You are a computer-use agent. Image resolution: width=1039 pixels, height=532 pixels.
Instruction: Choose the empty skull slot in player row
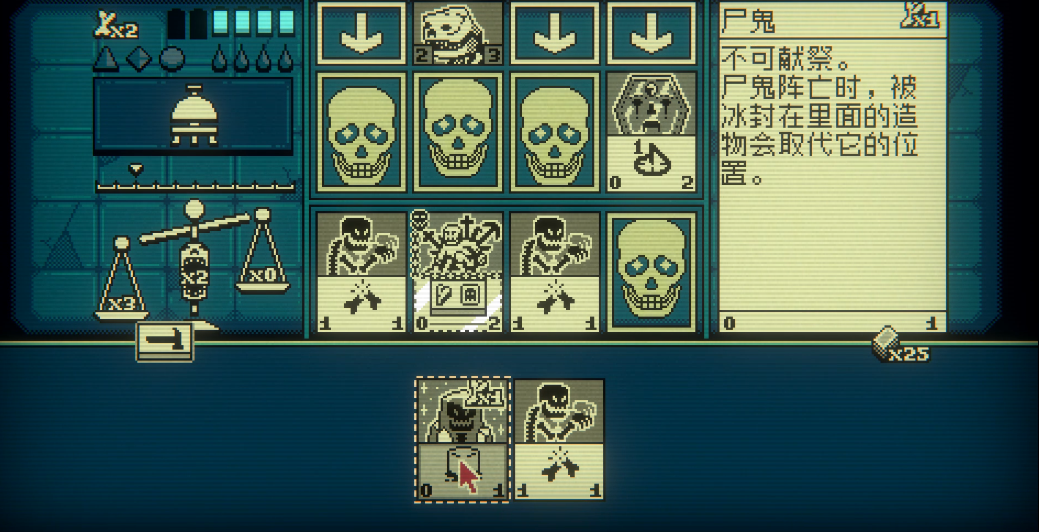tap(651, 270)
